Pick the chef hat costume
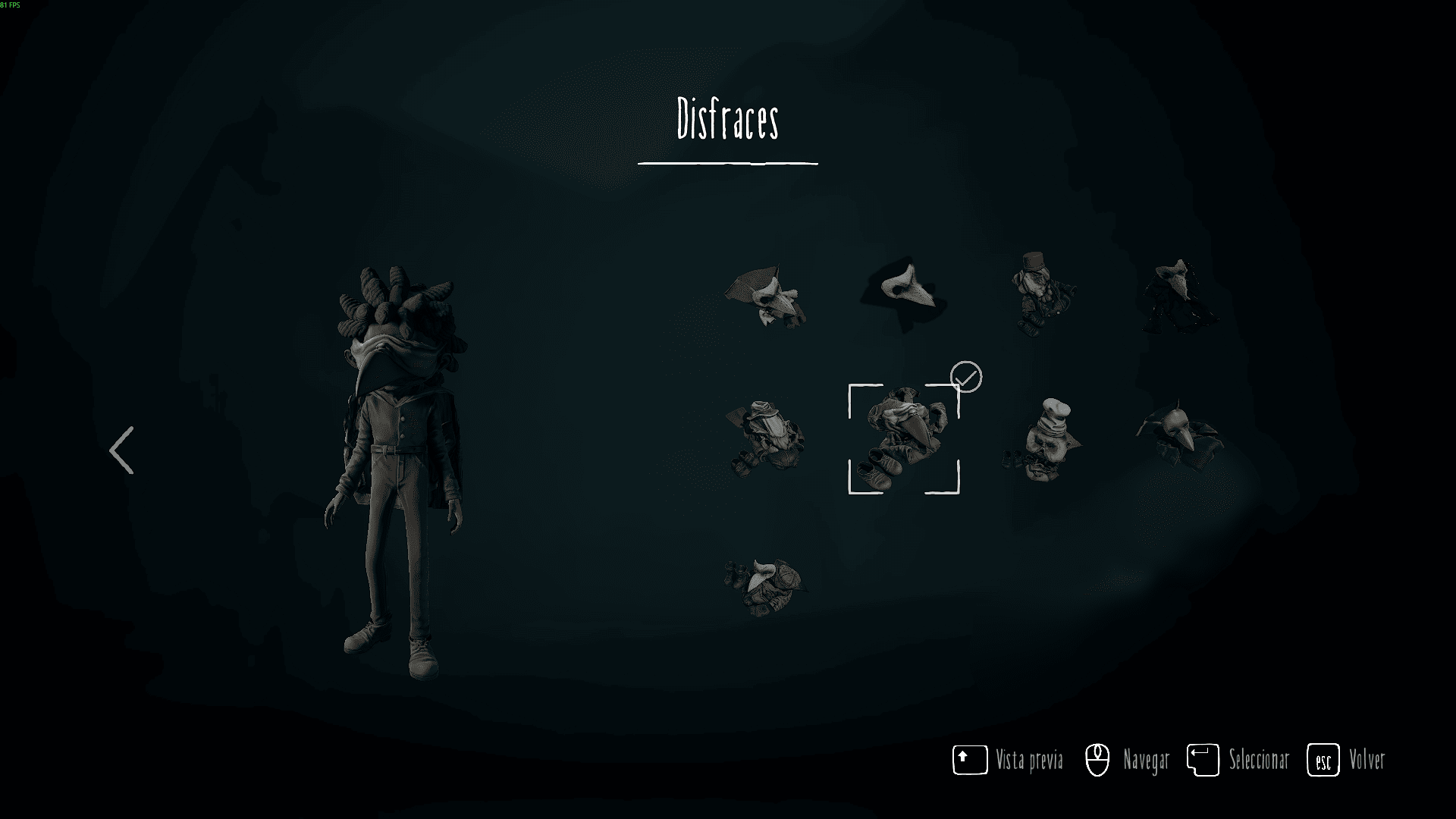Image resolution: width=1456 pixels, height=819 pixels. pos(1043,440)
